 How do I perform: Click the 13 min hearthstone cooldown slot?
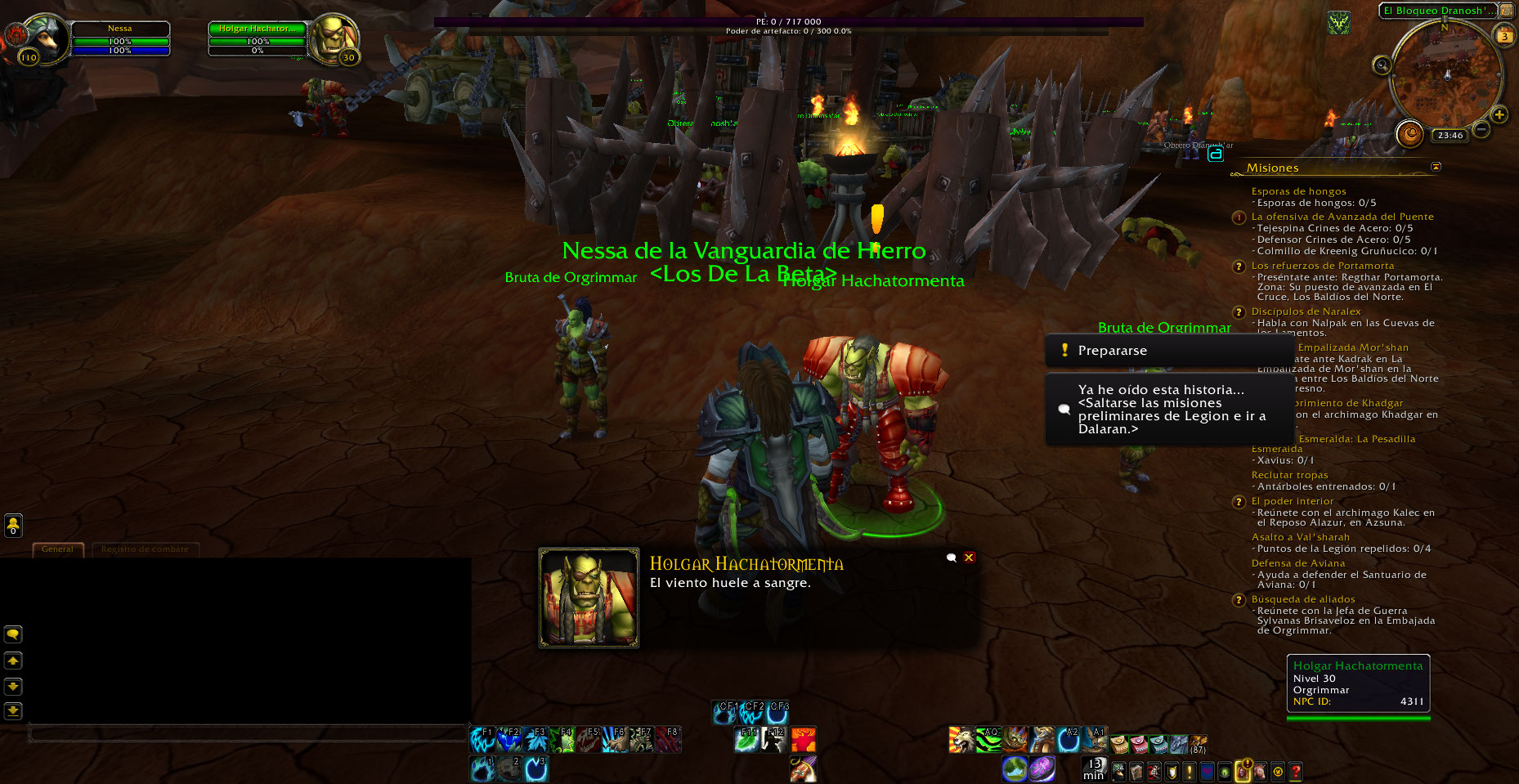click(1093, 768)
